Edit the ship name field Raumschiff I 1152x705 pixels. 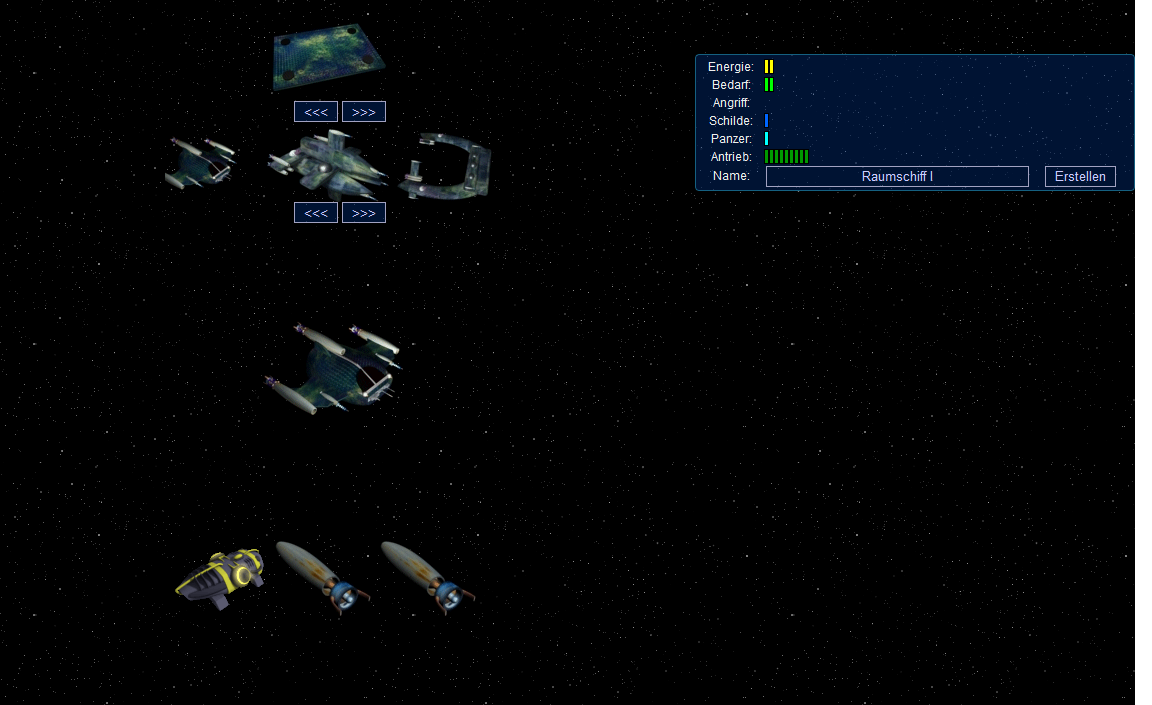click(896, 177)
